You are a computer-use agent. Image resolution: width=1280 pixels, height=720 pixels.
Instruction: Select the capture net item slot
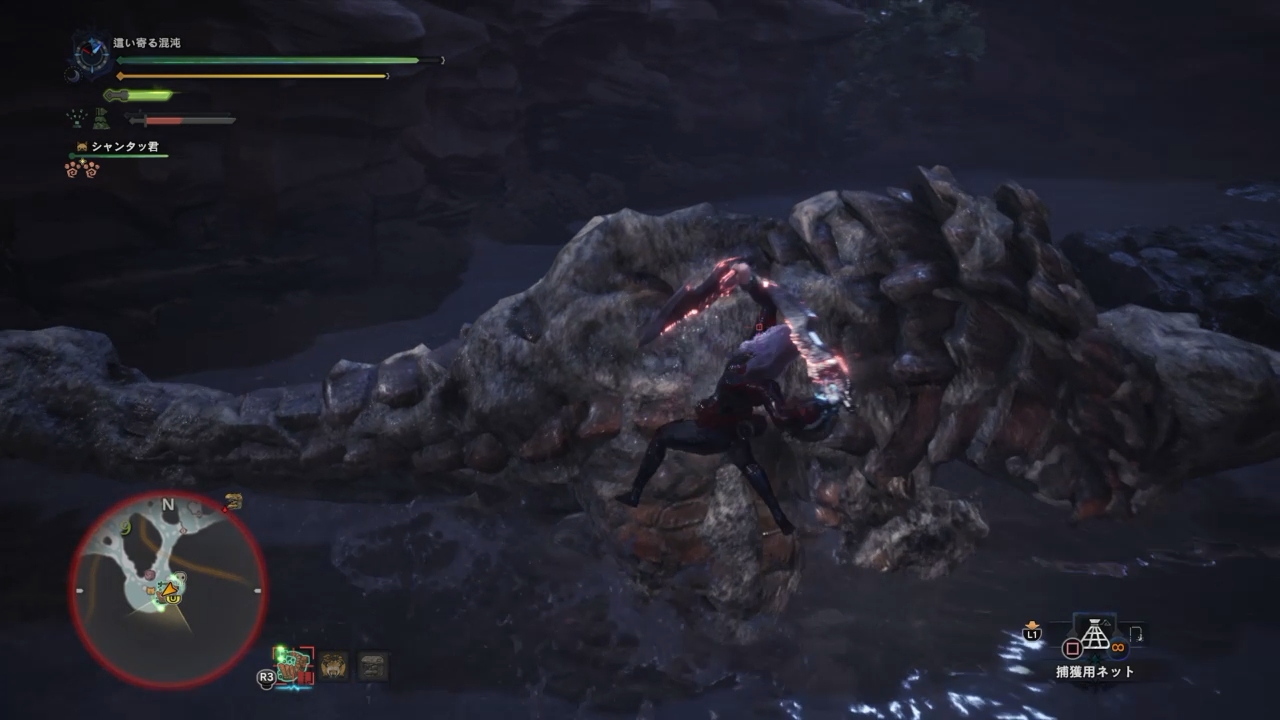pos(1095,637)
